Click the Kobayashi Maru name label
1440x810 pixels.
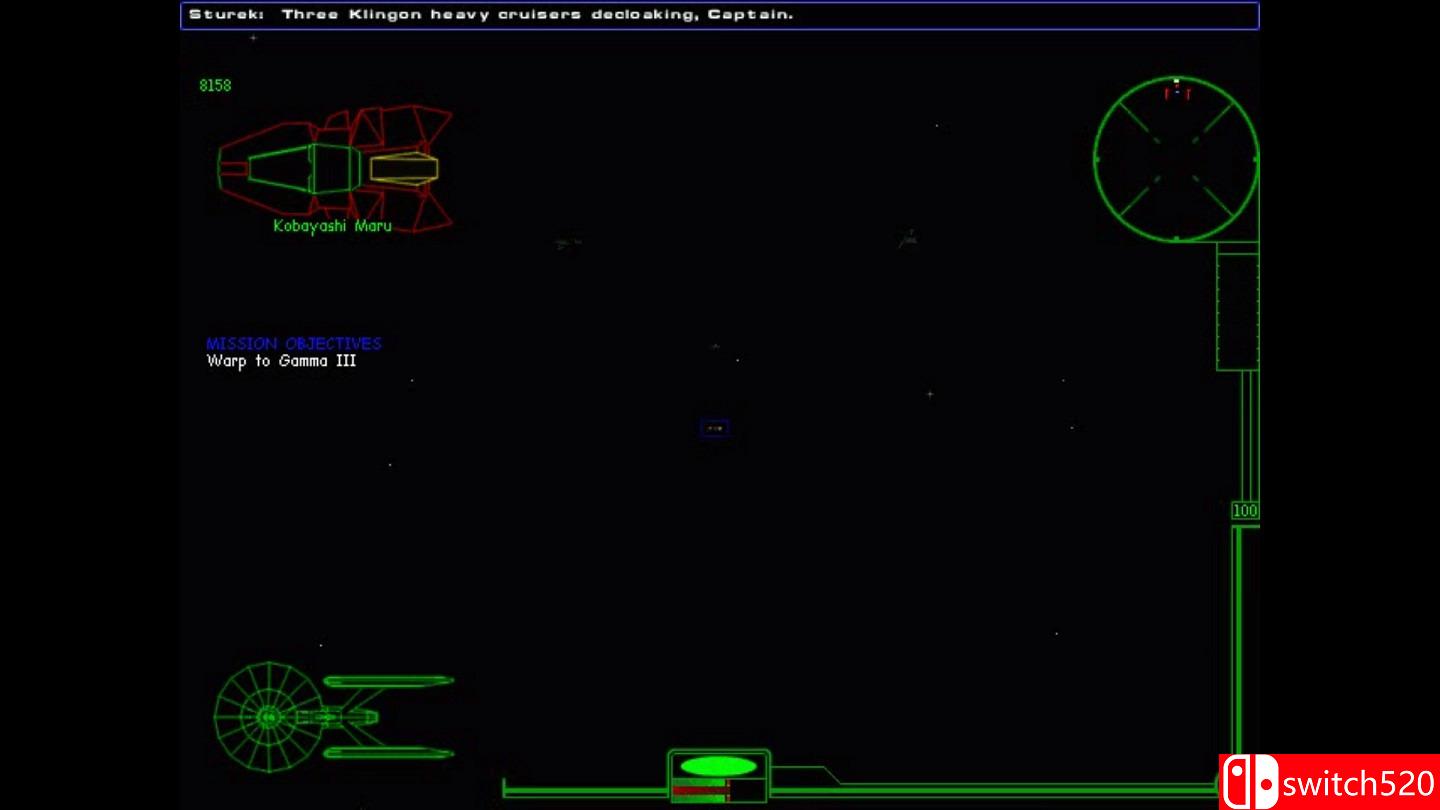[x=332, y=225]
